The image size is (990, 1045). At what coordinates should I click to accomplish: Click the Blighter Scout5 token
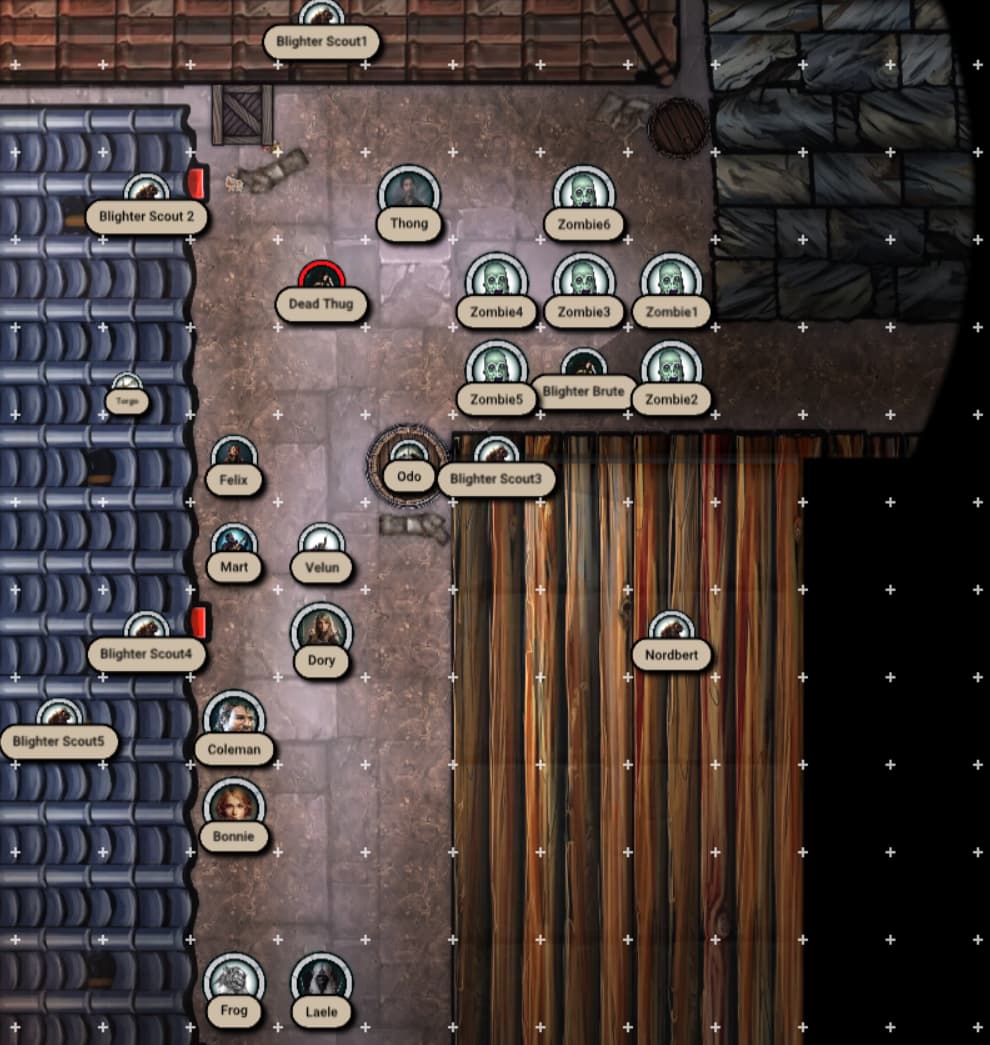(x=59, y=718)
